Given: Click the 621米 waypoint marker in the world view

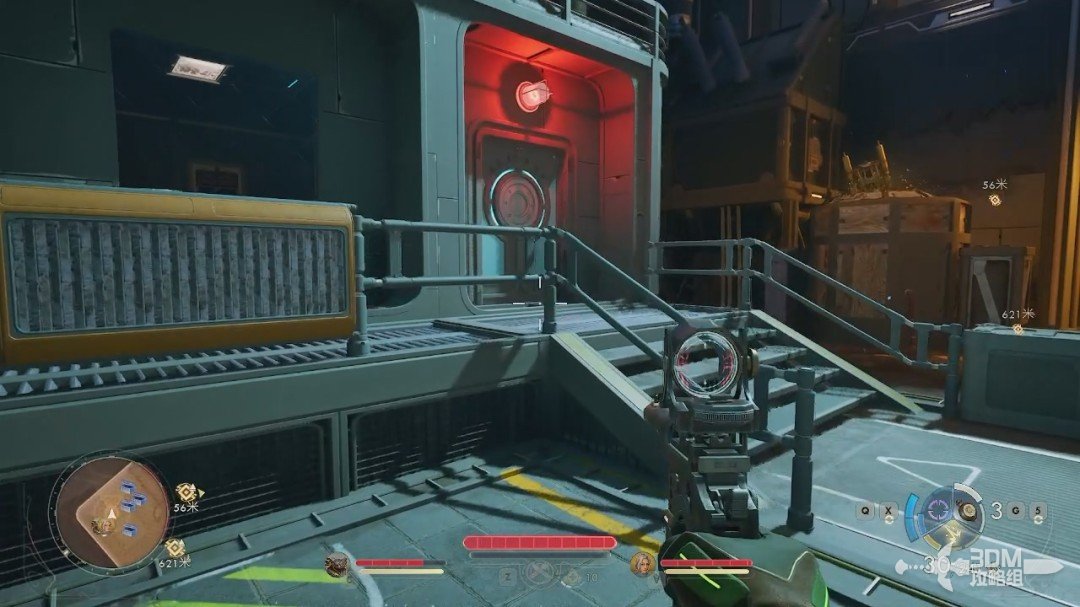Looking at the screenshot, I should [1018, 328].
